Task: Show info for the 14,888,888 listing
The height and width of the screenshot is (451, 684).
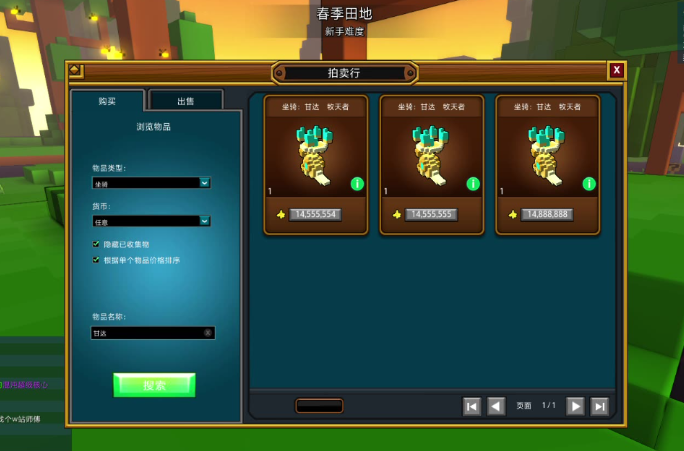Action: coord(589,184)
